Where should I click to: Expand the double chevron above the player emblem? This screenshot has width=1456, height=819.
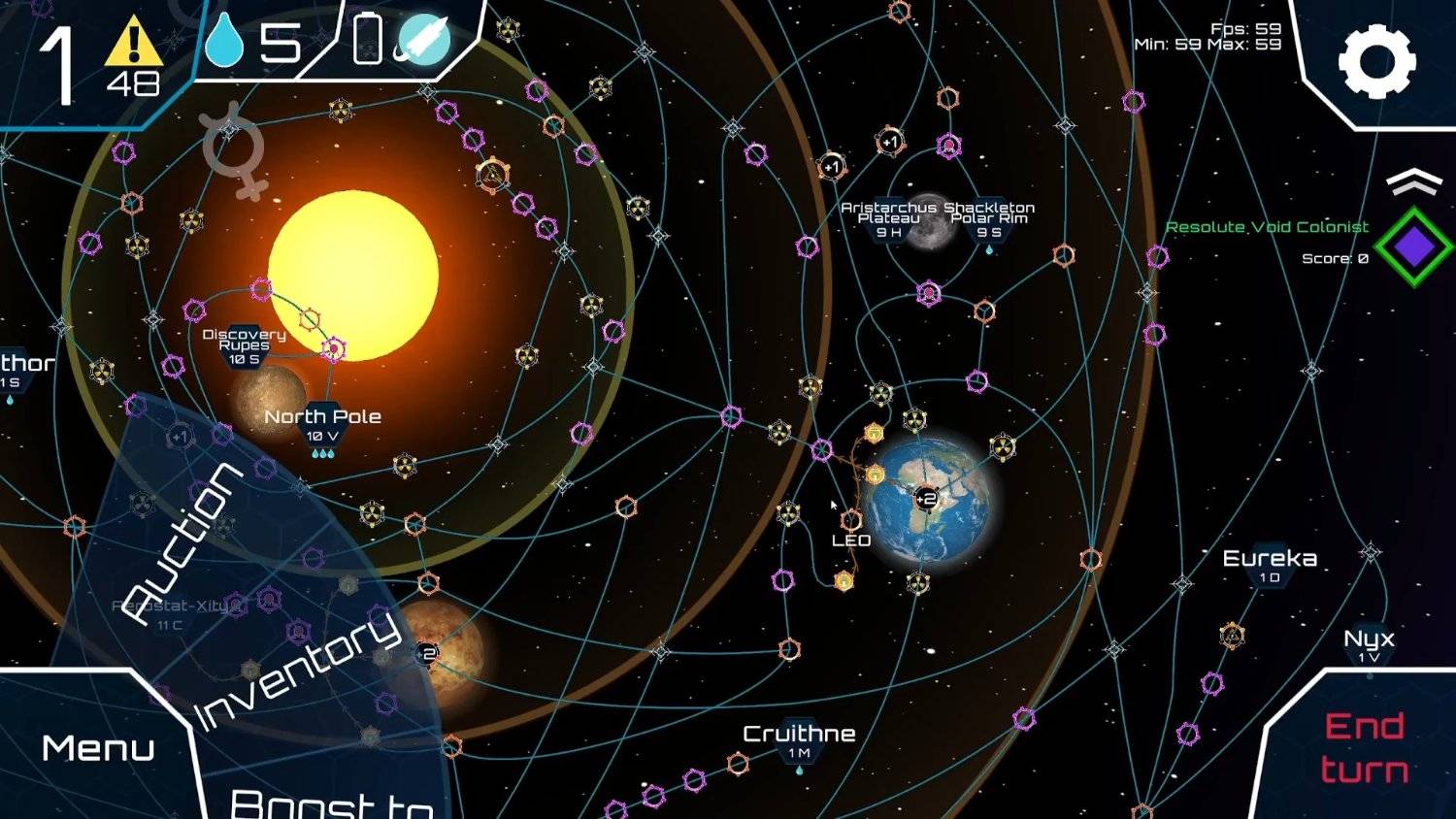pyautogui.click(x=1415, y=182)
